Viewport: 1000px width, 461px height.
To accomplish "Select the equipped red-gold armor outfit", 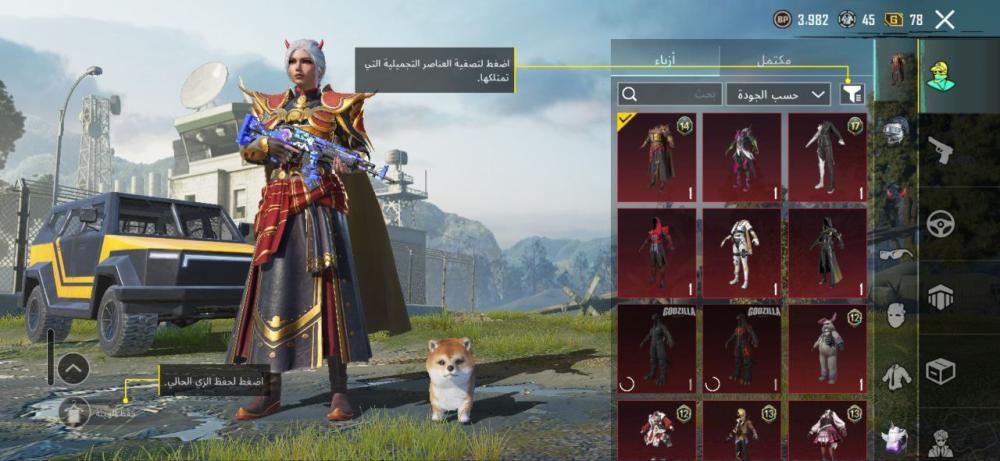I will 656,157.
